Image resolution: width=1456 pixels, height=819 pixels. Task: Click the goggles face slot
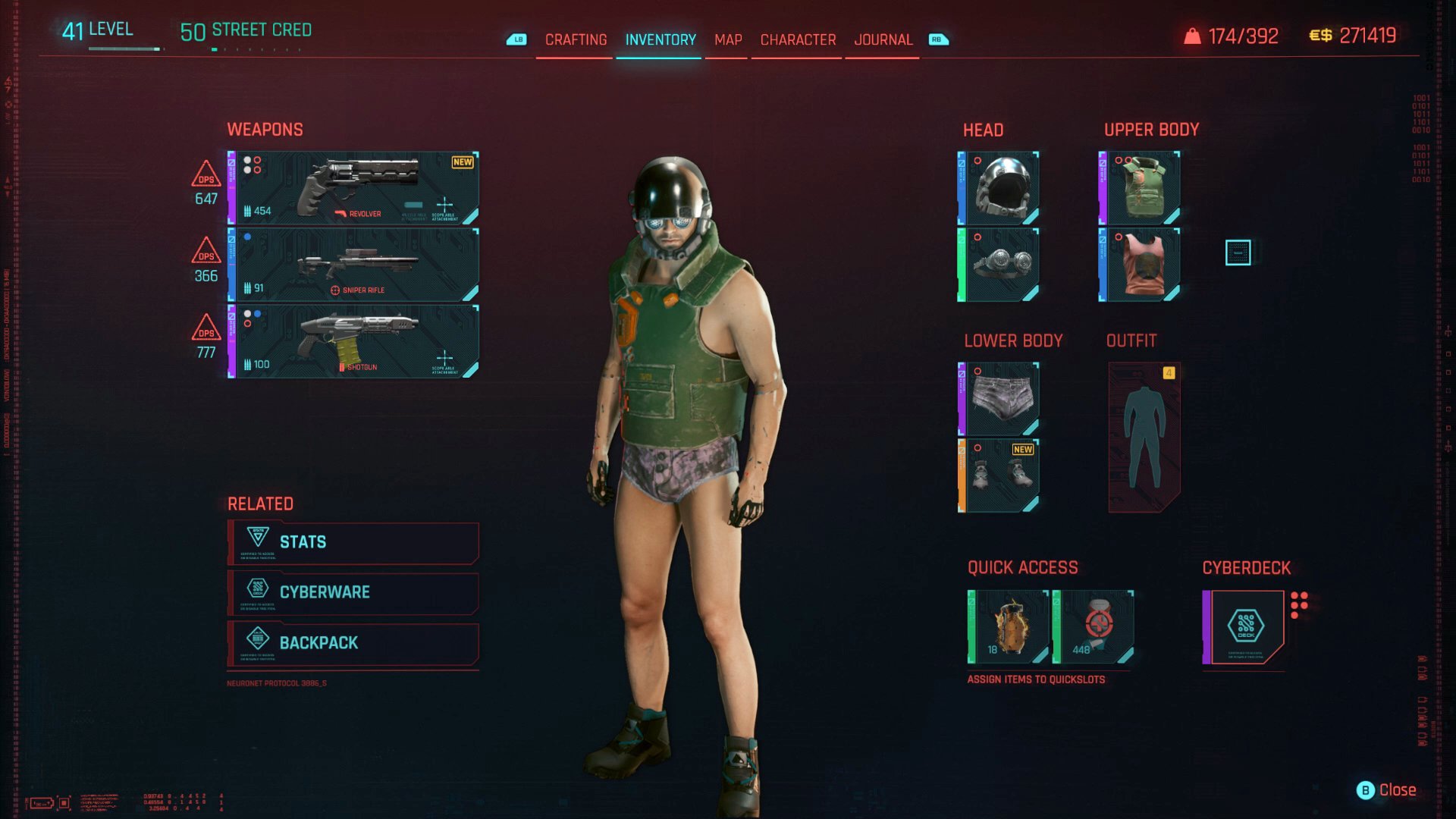point(999,265)
